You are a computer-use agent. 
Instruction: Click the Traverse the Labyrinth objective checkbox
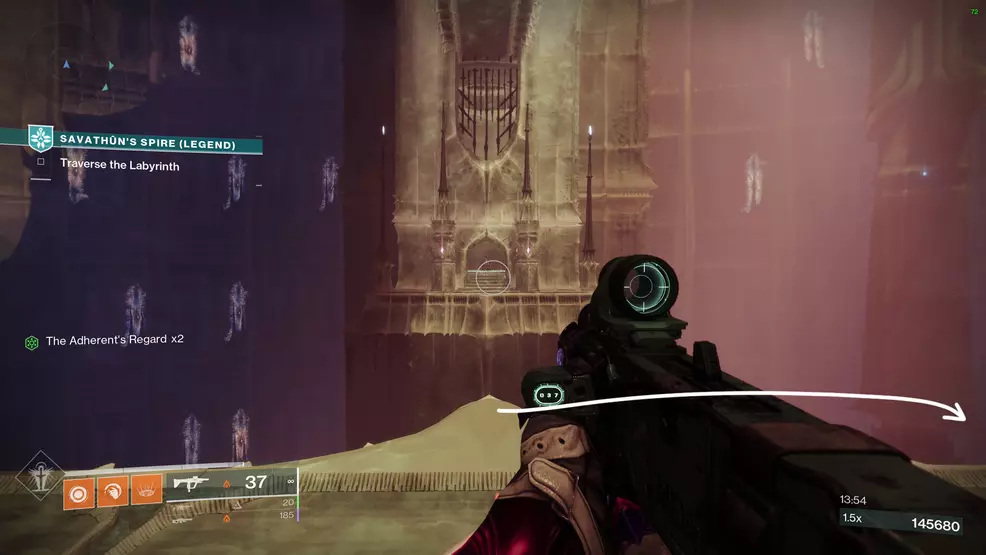41,162
